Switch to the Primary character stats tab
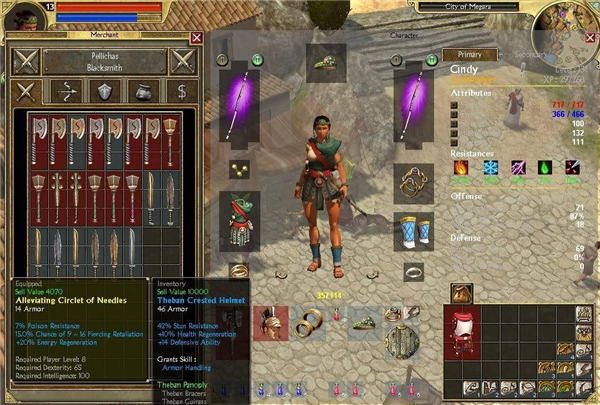Screen dimensions: 600x405 pyautogui.click(x=469, y=54)
